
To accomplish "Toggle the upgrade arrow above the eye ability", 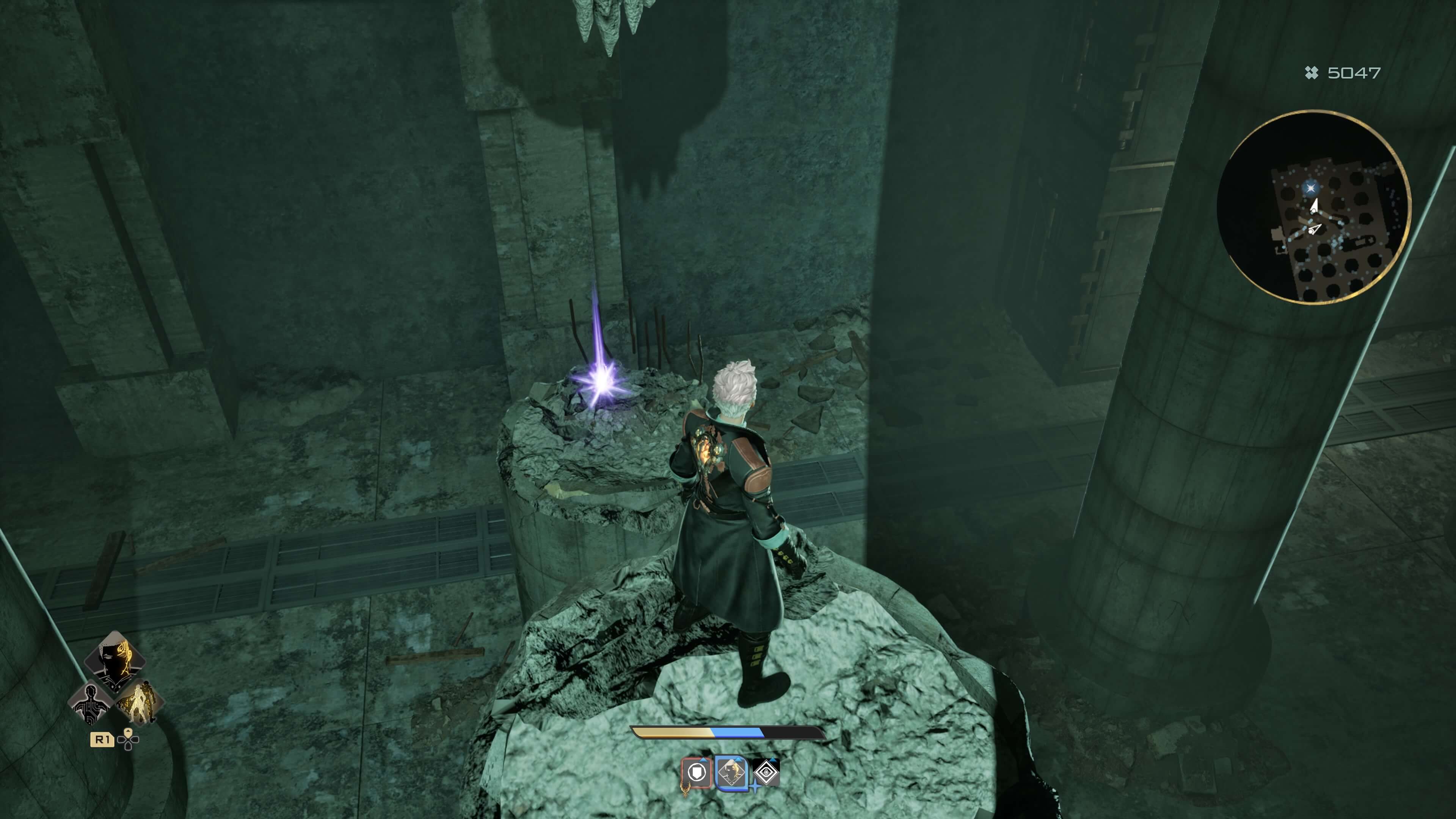I will tap(773, 760).
